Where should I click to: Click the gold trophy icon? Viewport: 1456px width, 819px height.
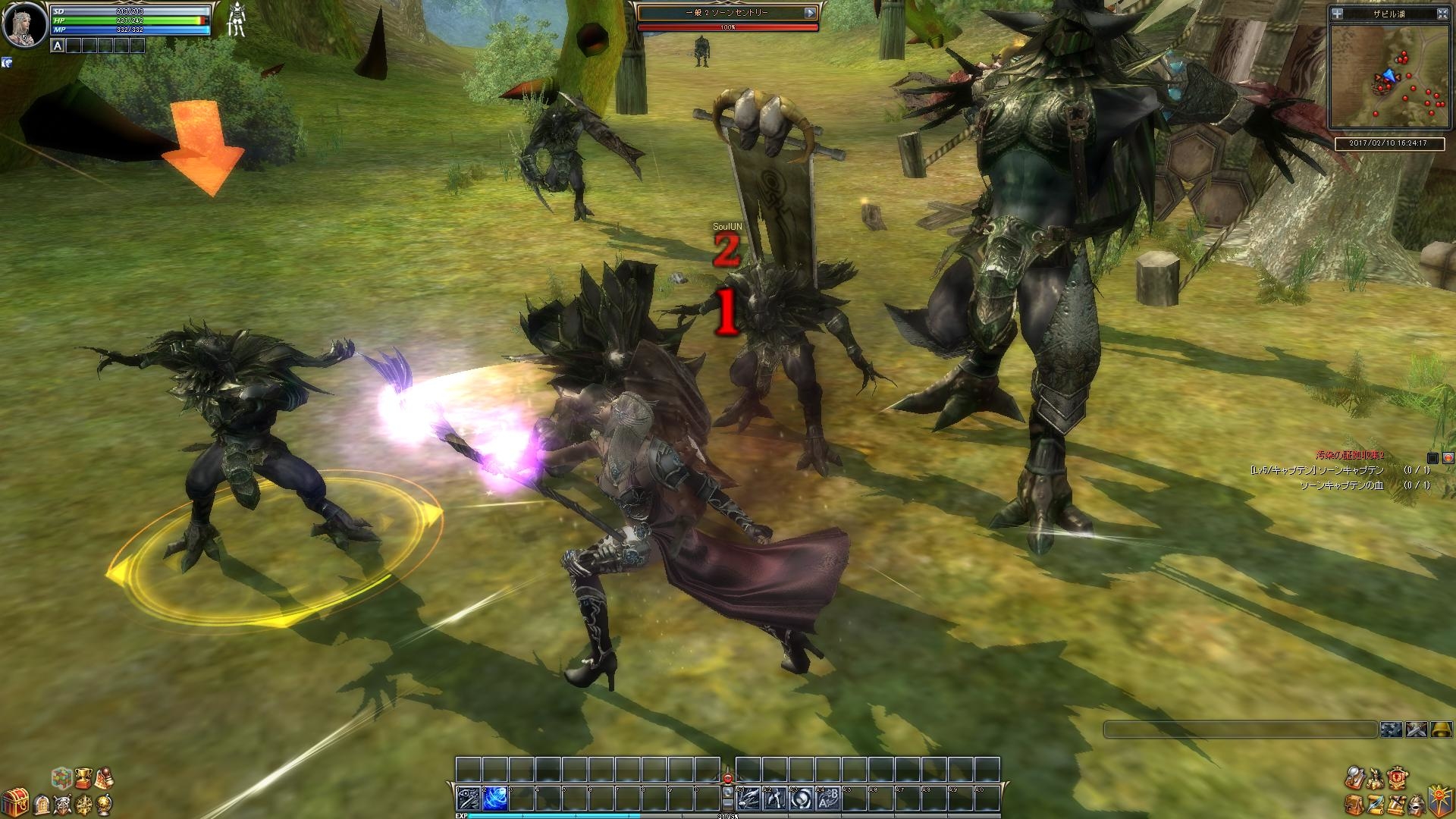(83, 777)
